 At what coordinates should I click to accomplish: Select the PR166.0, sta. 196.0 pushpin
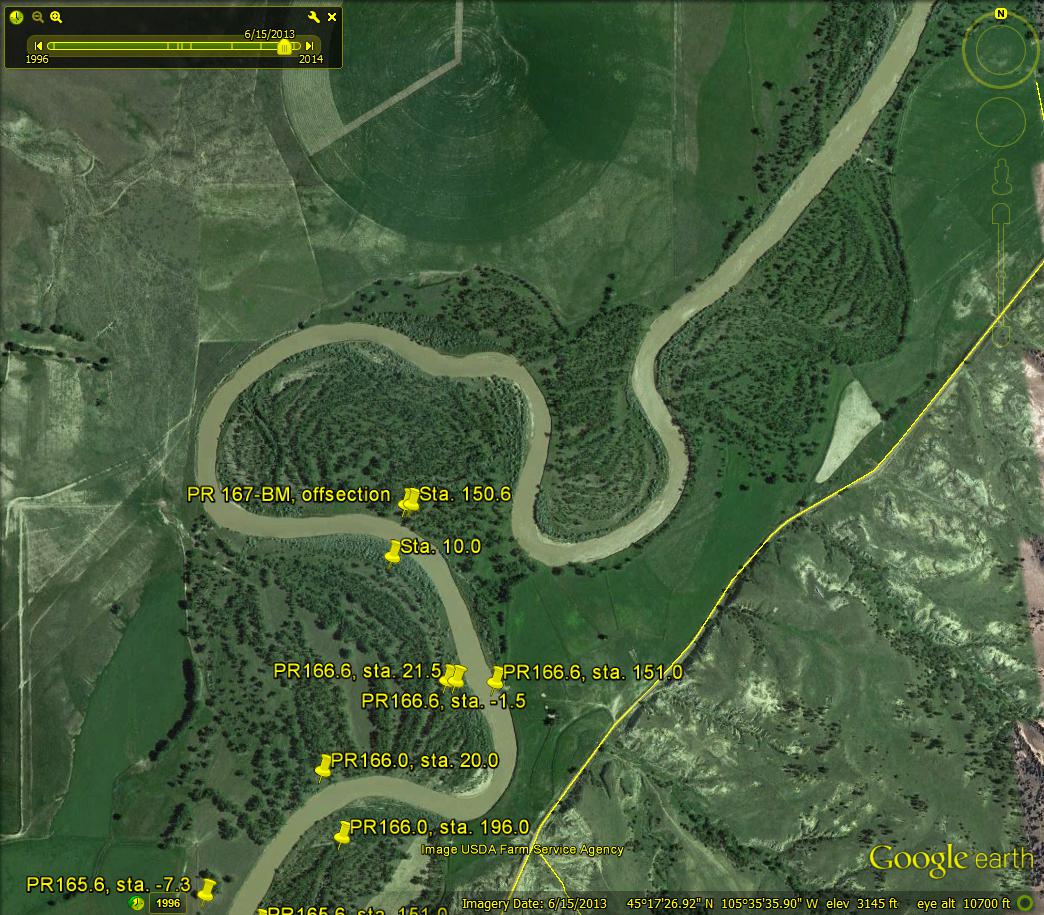click(x=342, y=833)
